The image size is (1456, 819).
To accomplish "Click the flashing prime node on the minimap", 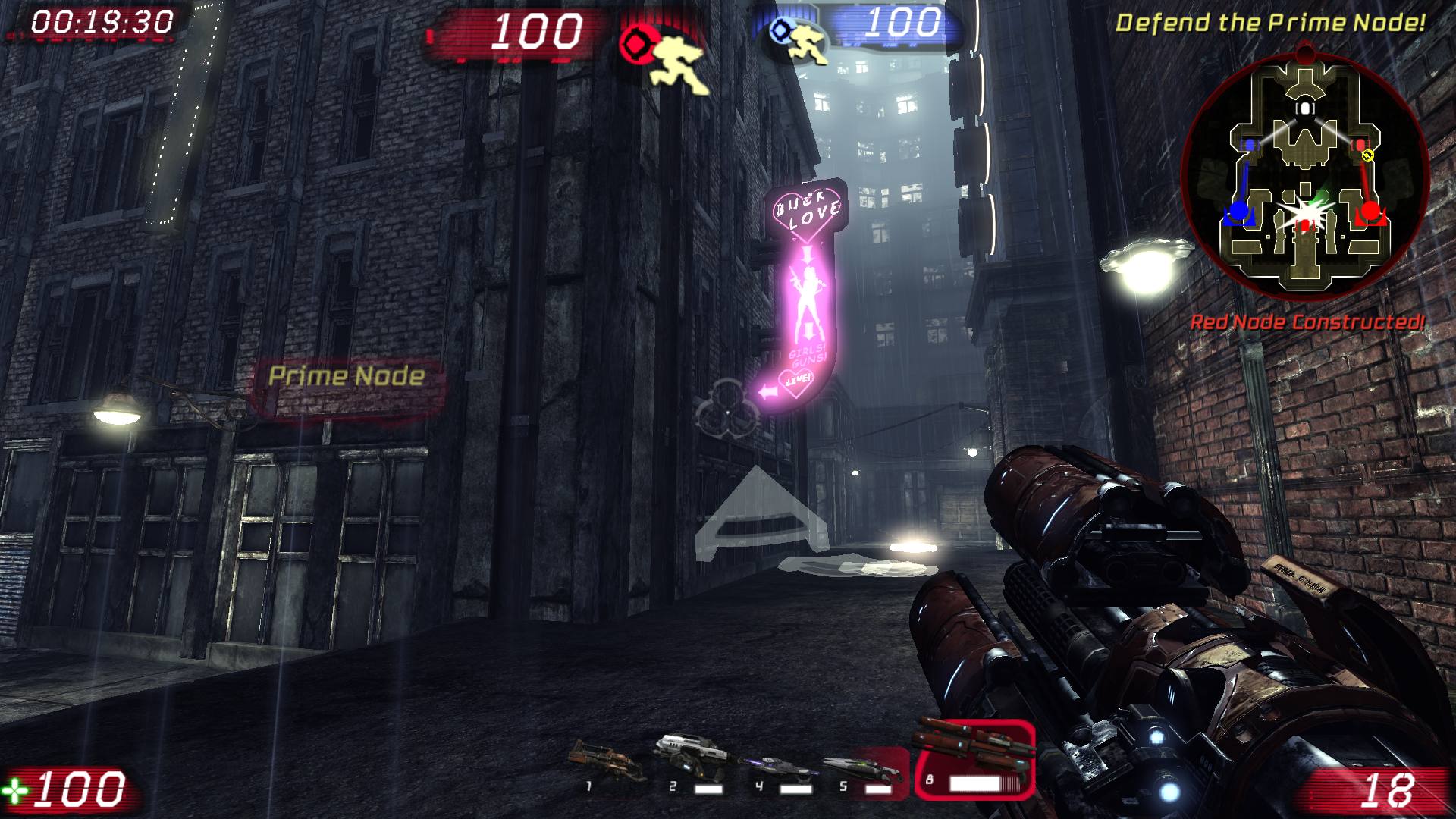I will (x=1304, y=212).
